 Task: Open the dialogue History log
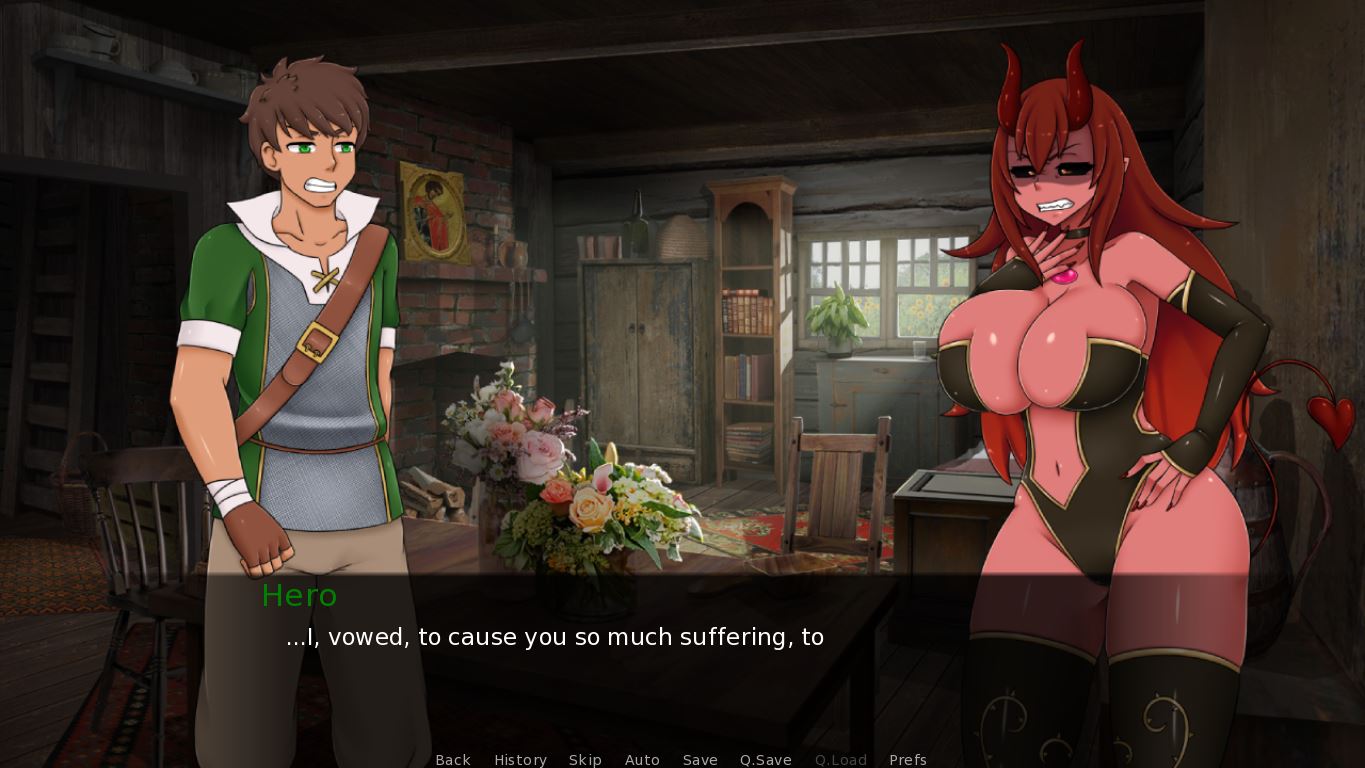click(520, 760)
